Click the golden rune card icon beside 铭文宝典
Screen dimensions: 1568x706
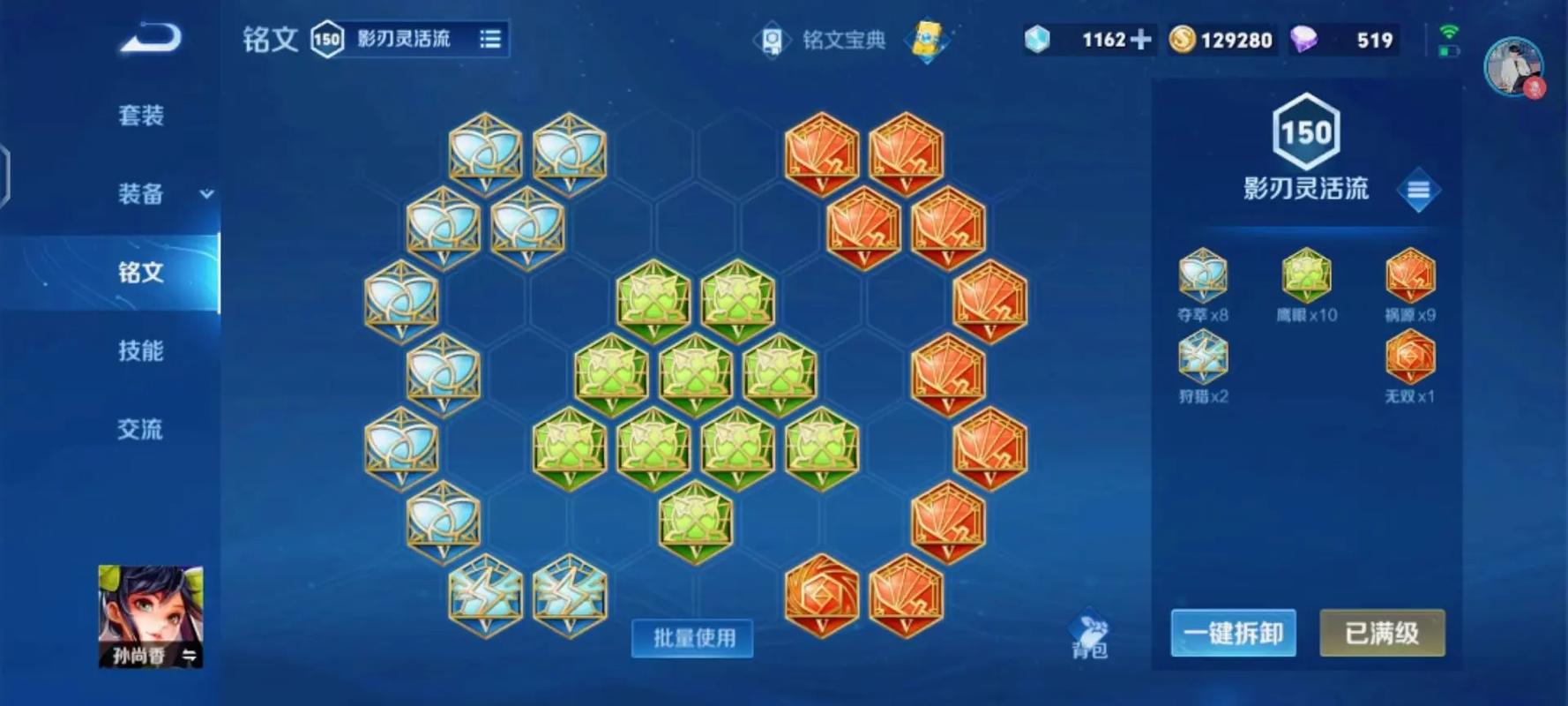point(926,40)
